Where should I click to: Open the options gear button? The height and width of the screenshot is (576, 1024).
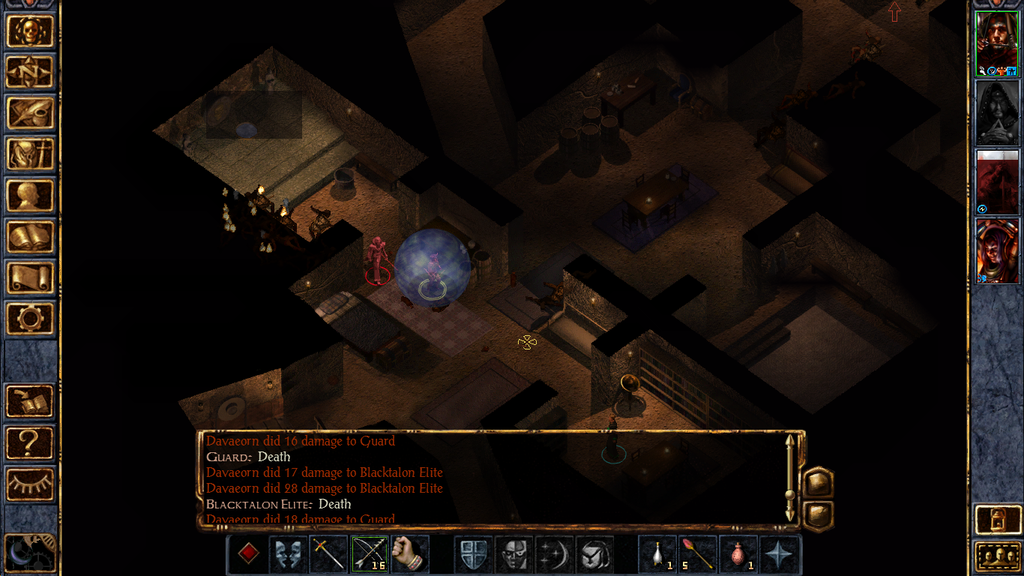30,319
